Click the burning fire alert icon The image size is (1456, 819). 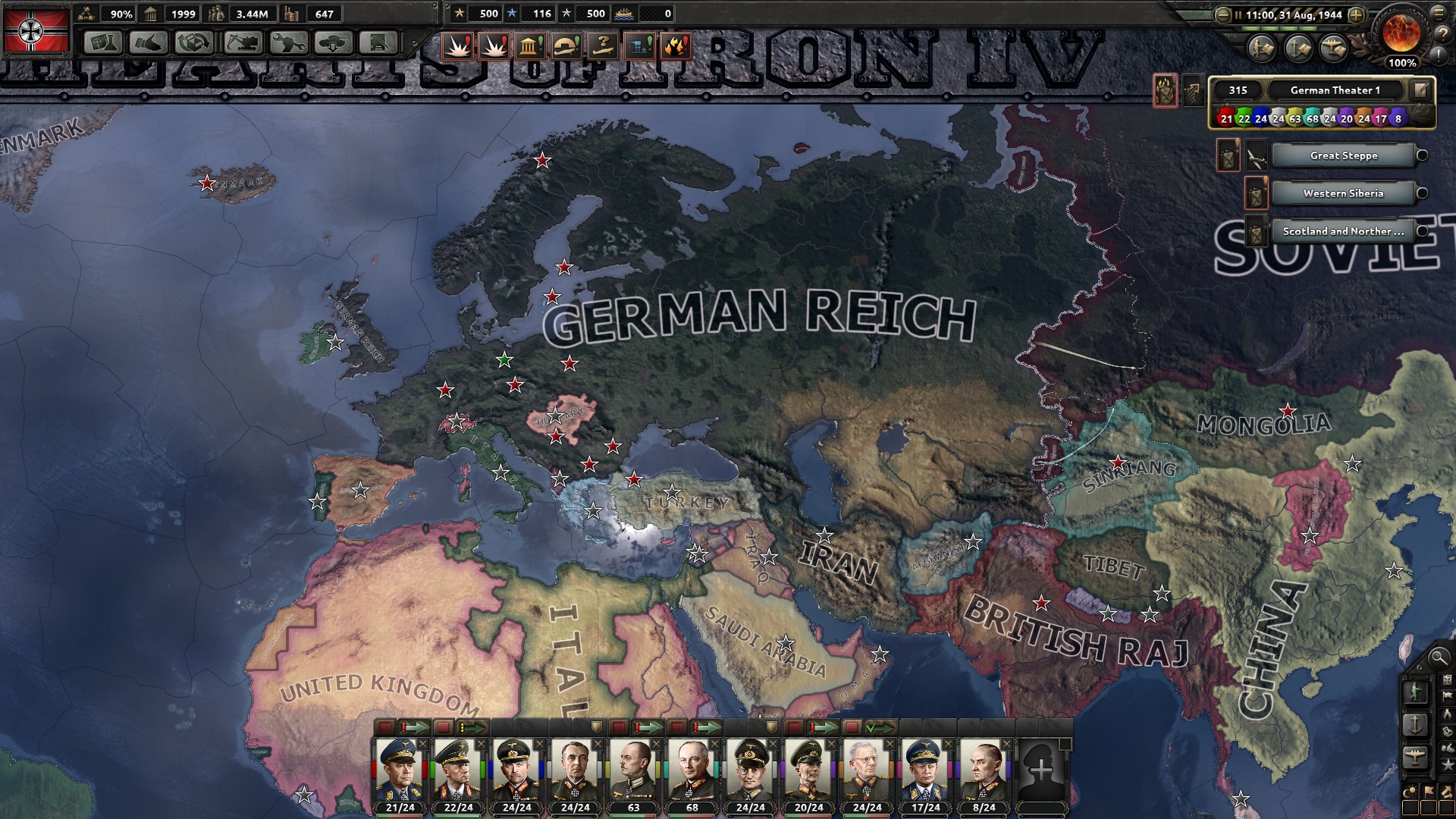(x=676, y=46)
